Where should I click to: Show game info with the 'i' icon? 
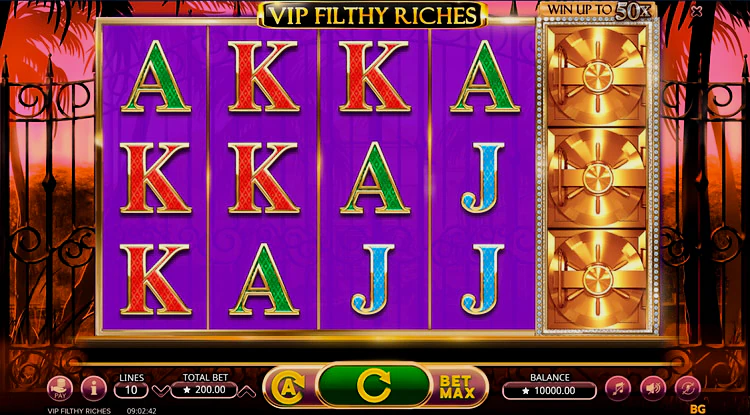pos(94,386)
